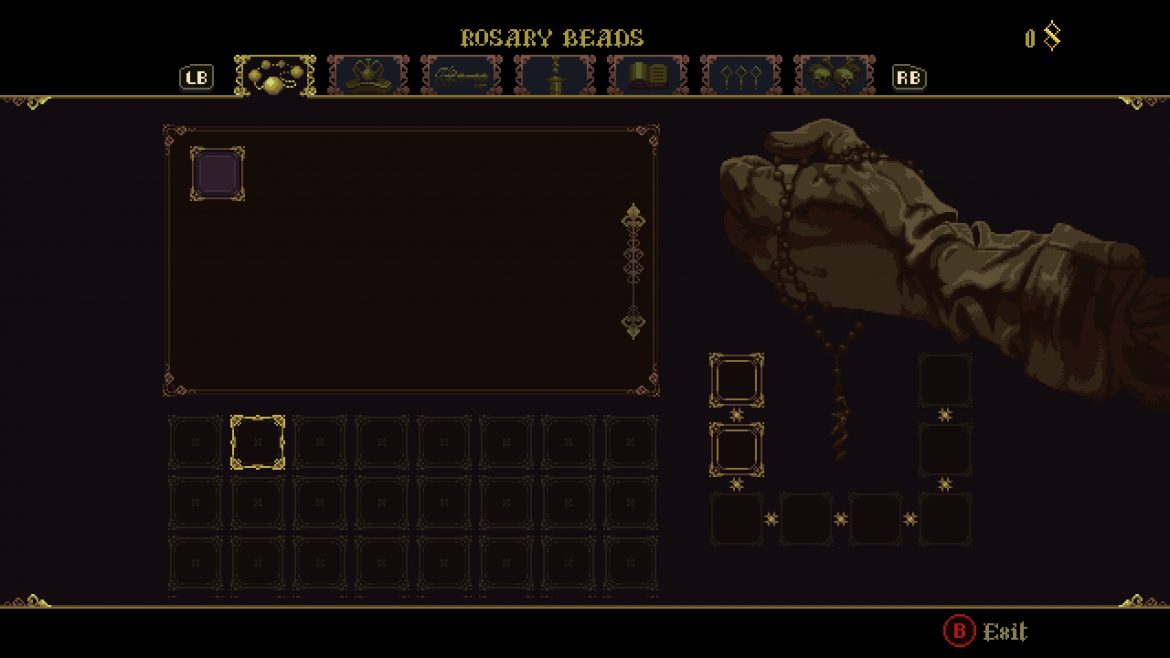Open the open-book prayers tab

[647, 76]
